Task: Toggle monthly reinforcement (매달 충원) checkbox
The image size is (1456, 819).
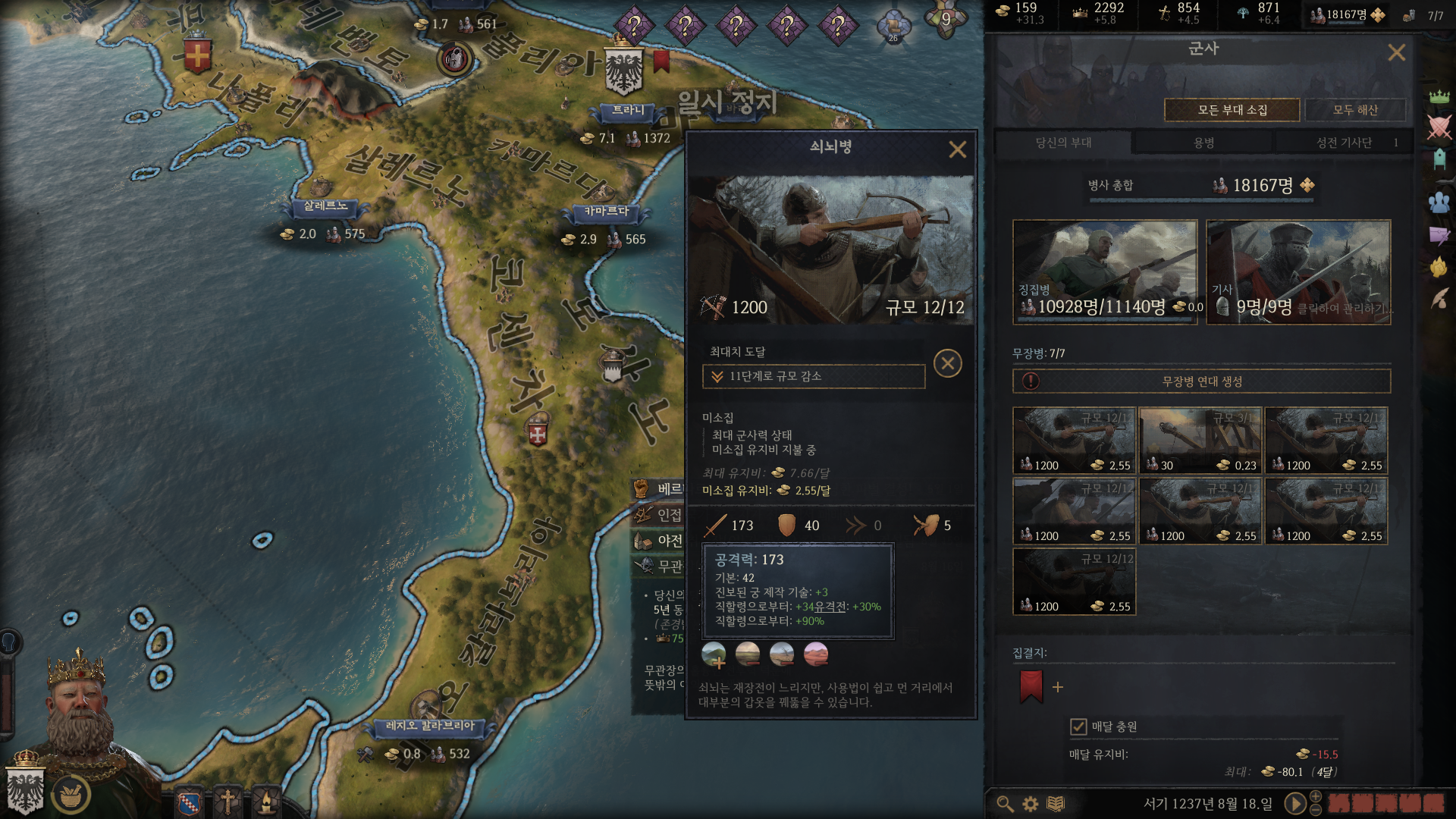Action: [1078, 726]
